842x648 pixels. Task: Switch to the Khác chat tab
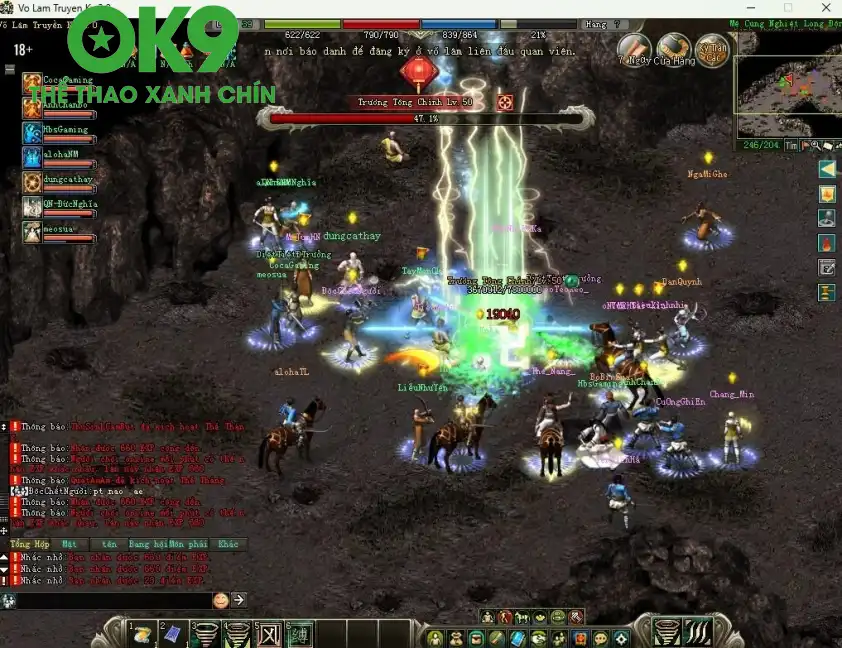coord(229,545)
